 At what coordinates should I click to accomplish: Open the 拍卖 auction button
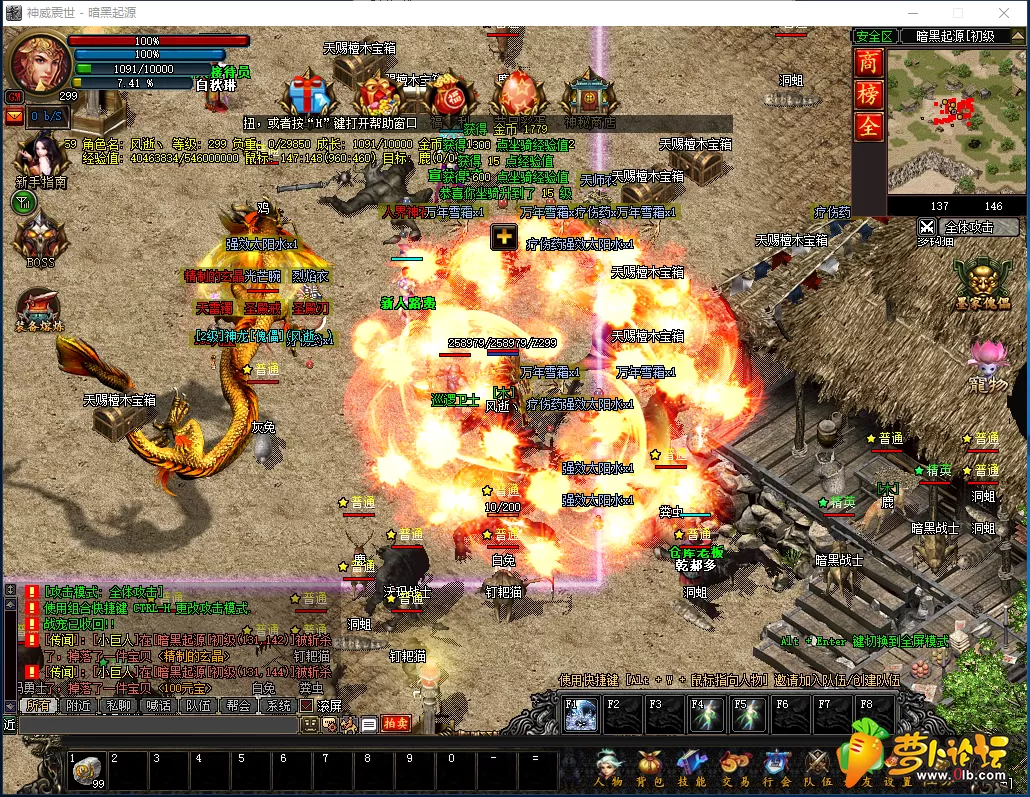click(396, 724)
